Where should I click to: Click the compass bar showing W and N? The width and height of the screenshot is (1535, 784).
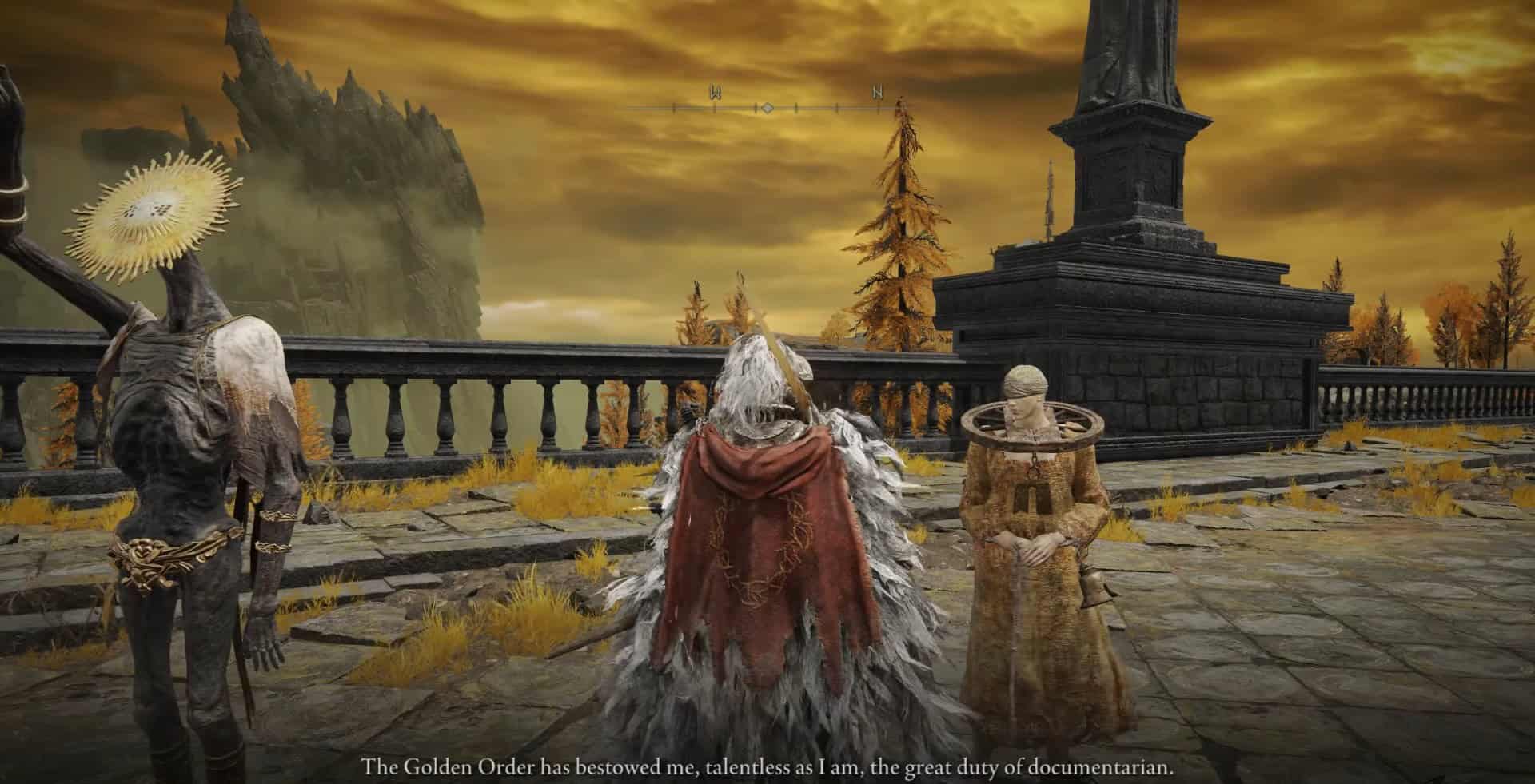[x=766, y=105]
